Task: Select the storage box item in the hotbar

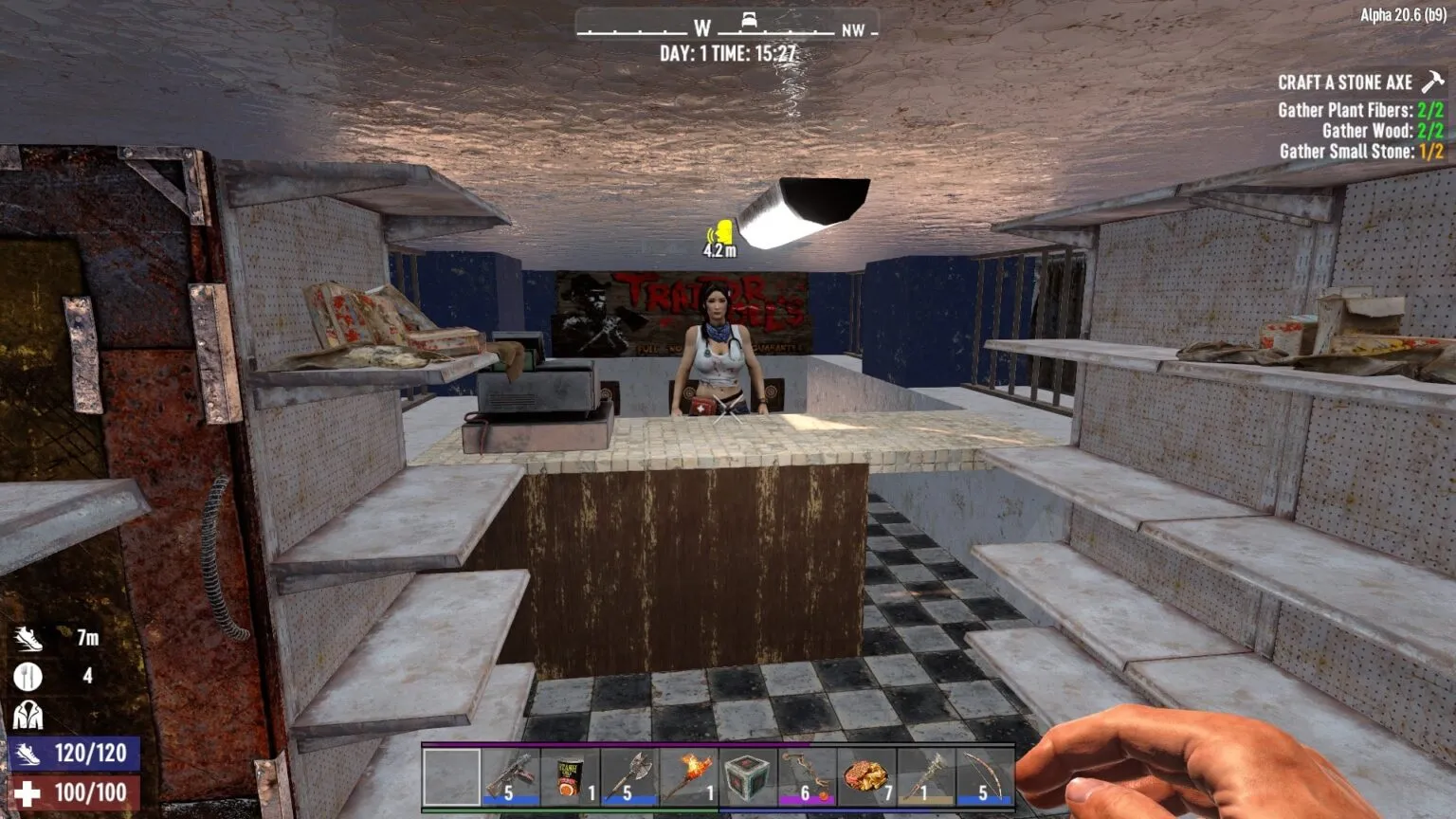Action: click(748, 779)
